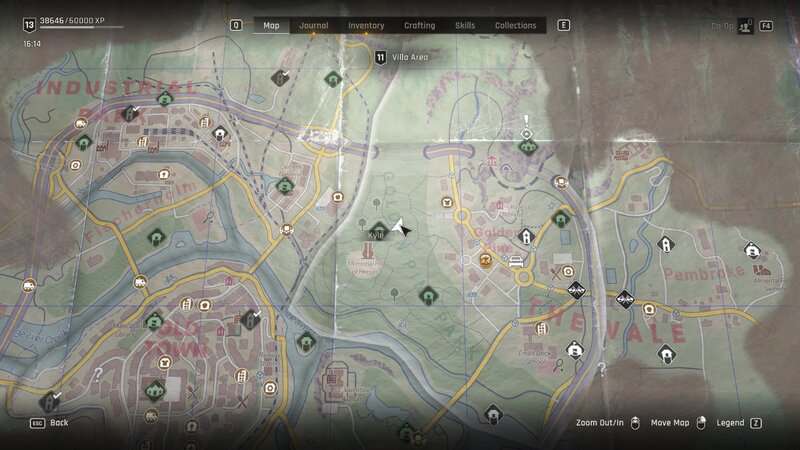Go Back from the map screen
The width and height of the screenshot is (800, 450).
point(59,423)
